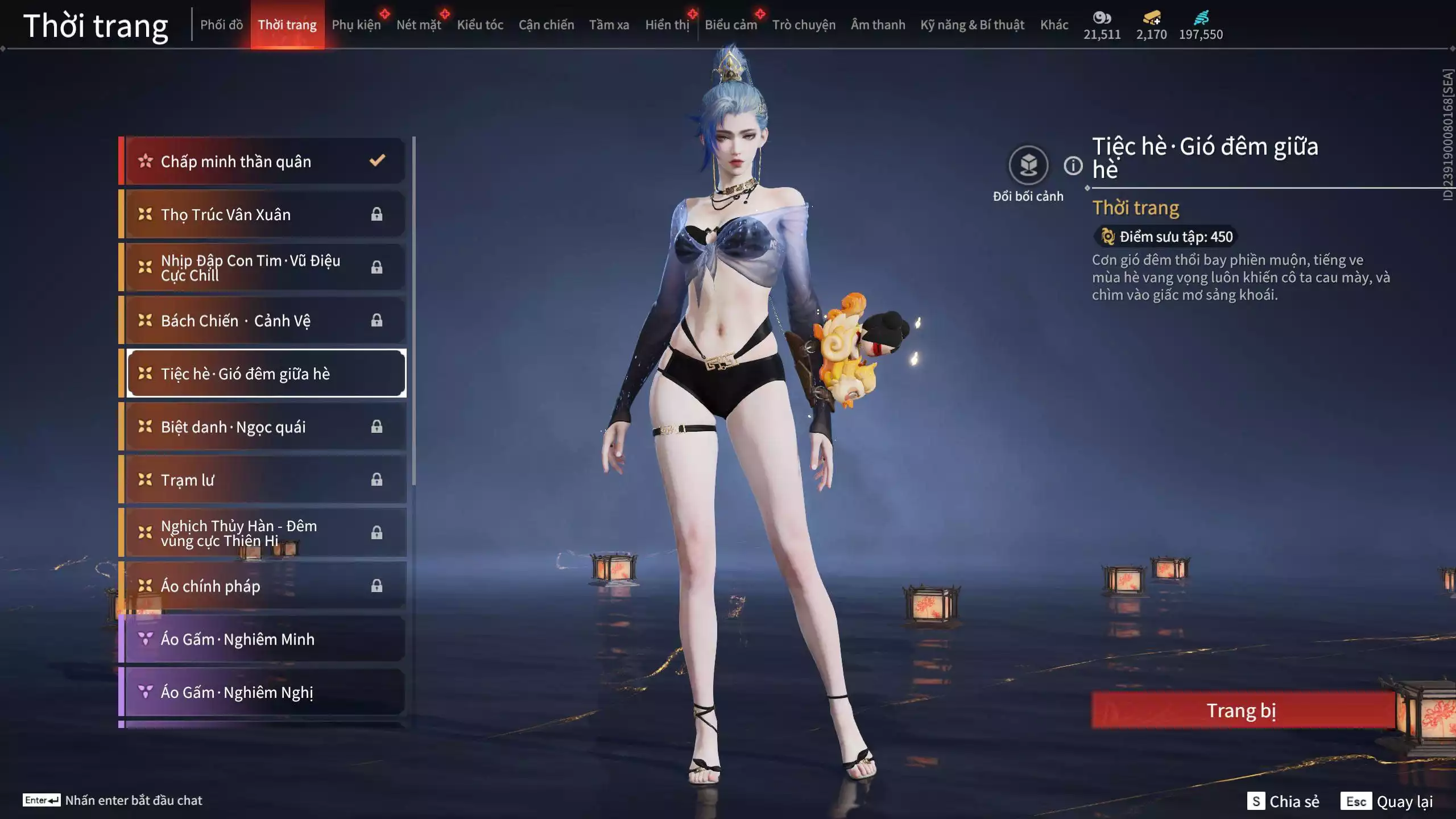This screenshot has height=819, width=1456.
Task: Click the Chia sẻ share button
Action: 1284,801
